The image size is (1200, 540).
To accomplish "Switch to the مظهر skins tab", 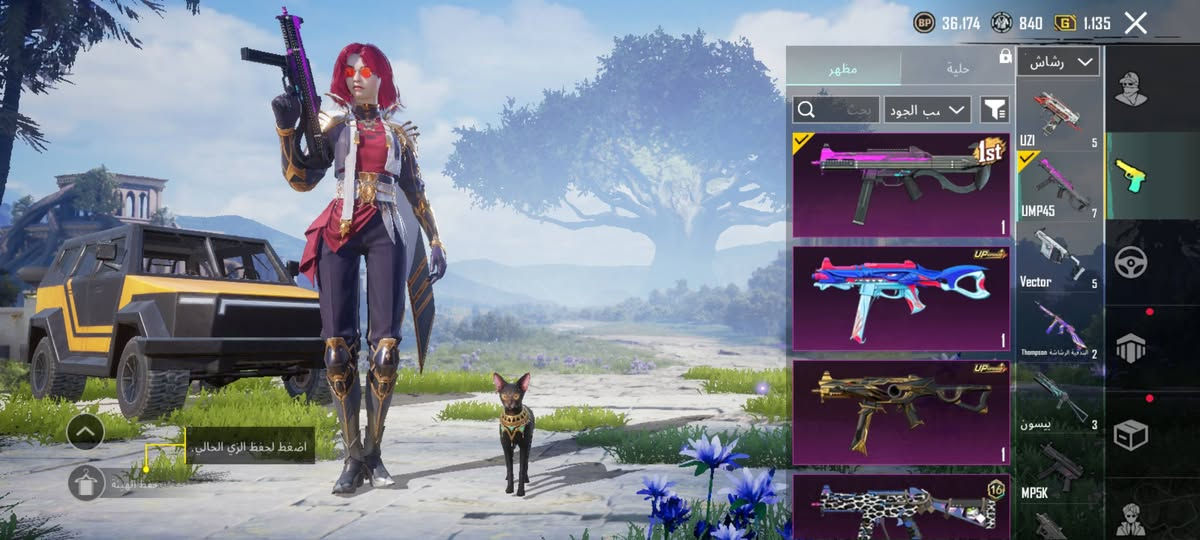I will (842, 68).
